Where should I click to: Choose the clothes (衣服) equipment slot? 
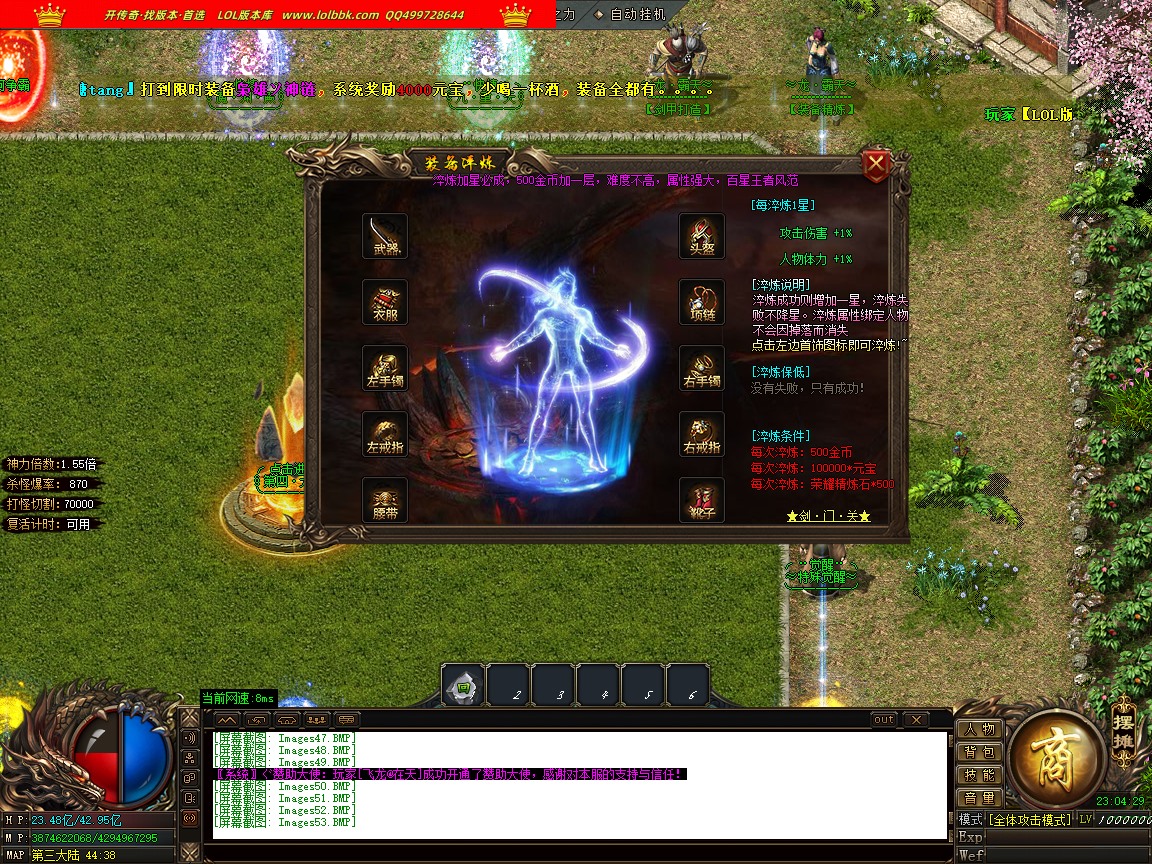click(385, 302)
